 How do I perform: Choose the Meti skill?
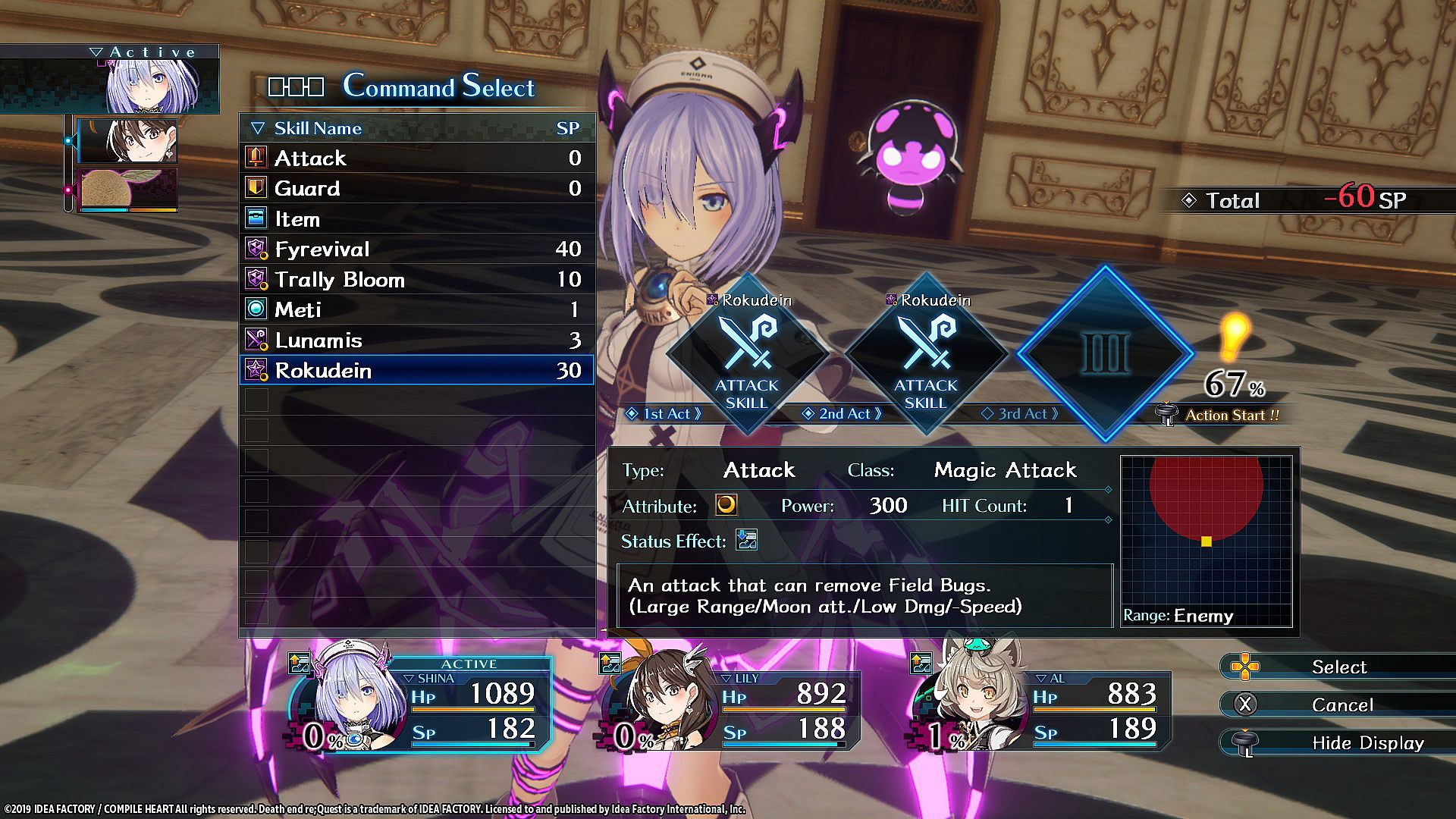click(416, 309)
